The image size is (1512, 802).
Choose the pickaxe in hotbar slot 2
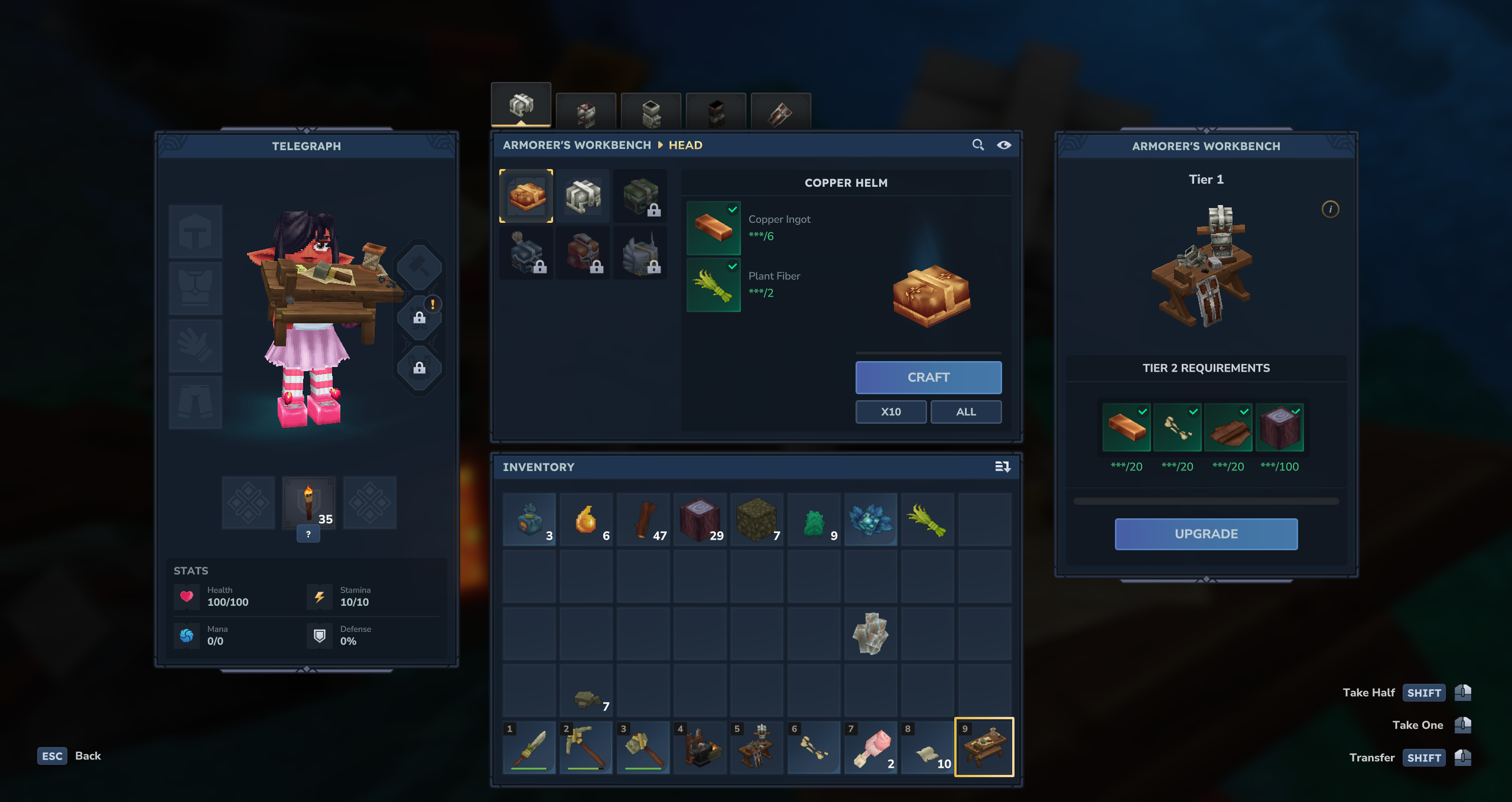tap(586, 747)
